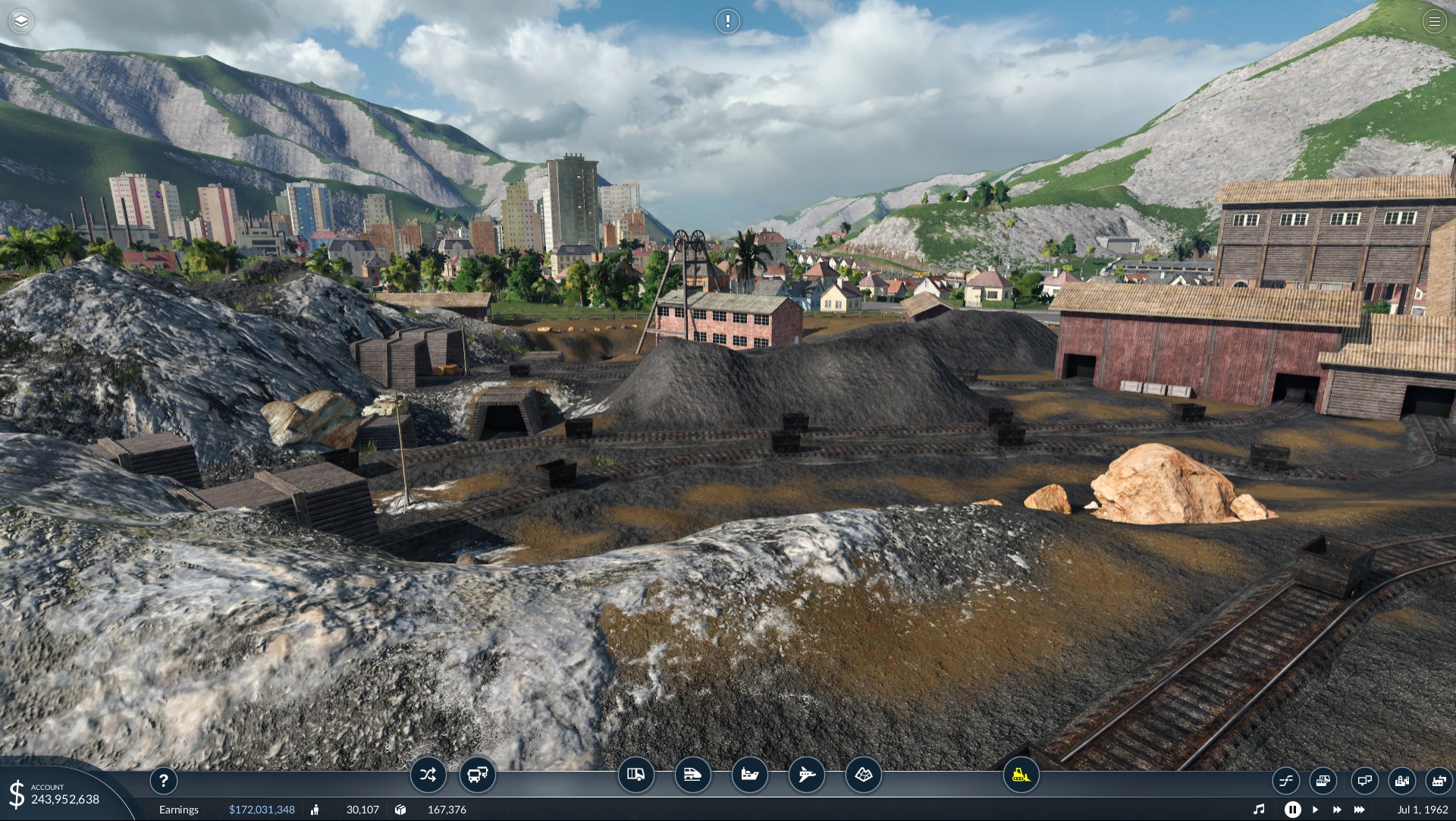1456x821 pixels.
Task: Open the road construction menu
Action: [635, 775]
